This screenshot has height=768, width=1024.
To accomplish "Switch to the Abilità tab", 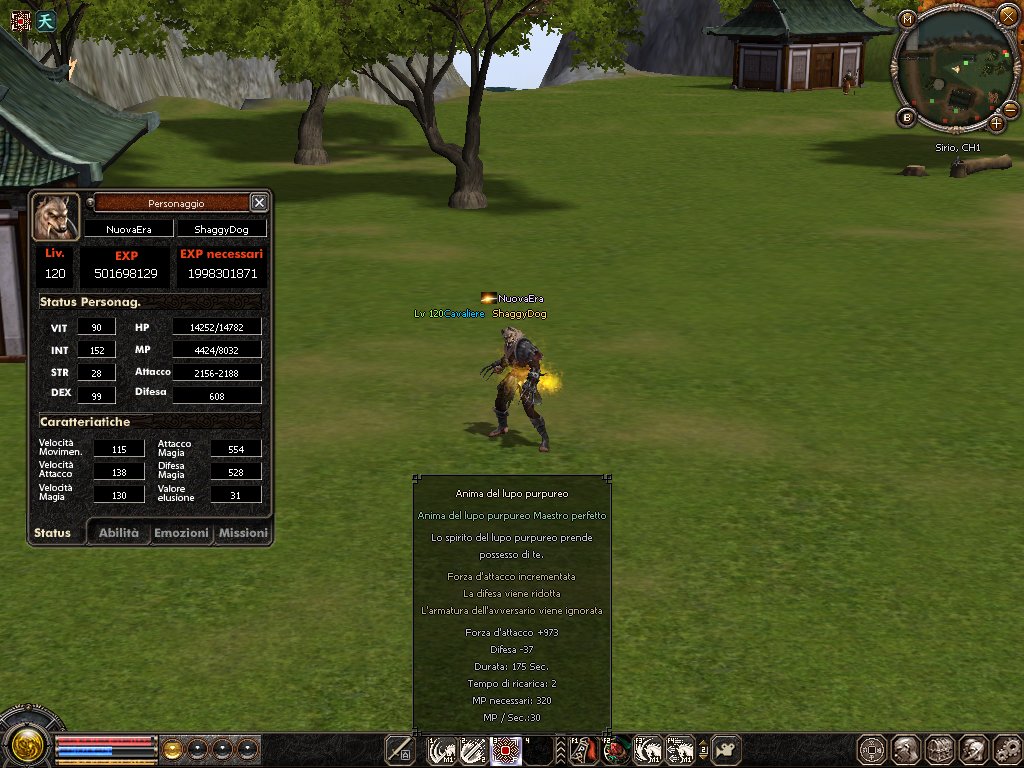I will tap(118, 533).
